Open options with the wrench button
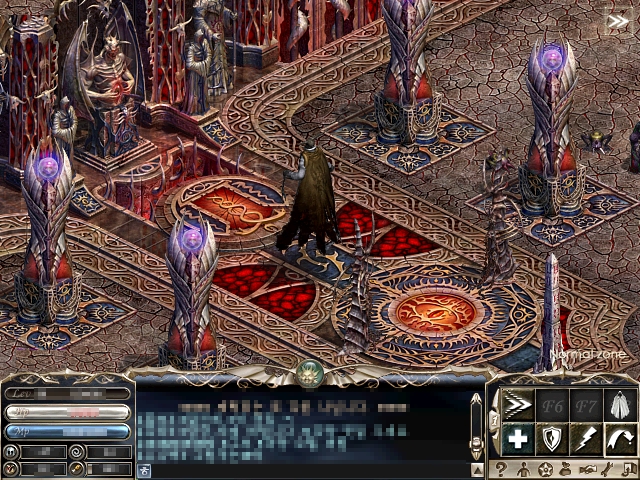This screenshot has width=640, height=480. (x=609, y=470)
